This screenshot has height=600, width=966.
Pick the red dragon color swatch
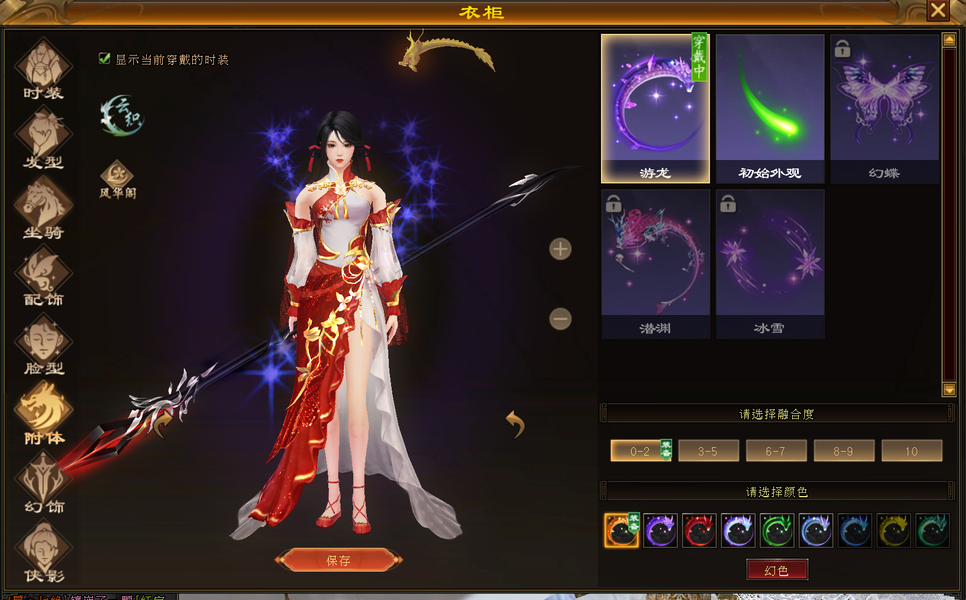tap(699, 530)
